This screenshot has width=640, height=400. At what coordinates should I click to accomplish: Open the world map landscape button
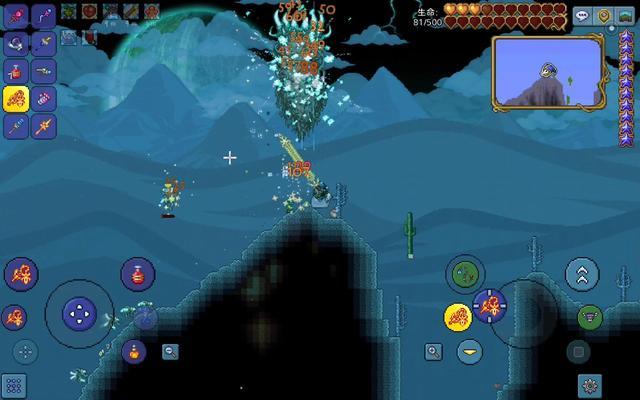(625, 16)
